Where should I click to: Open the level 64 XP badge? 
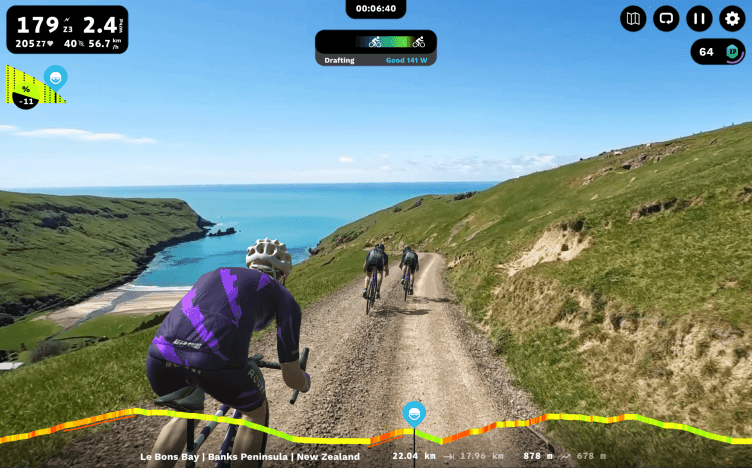point(719,52)
